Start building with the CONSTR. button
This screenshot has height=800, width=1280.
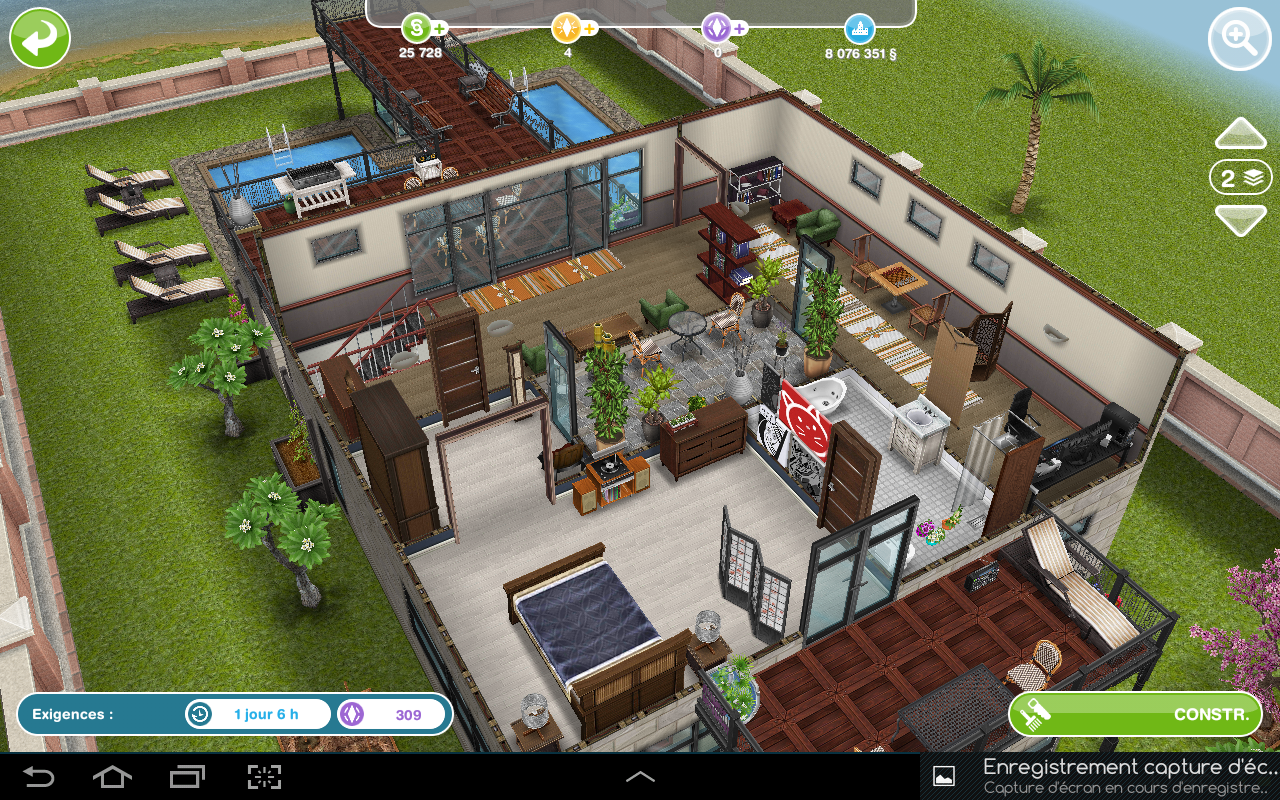pyautogui.click(x=1134, y=714)
